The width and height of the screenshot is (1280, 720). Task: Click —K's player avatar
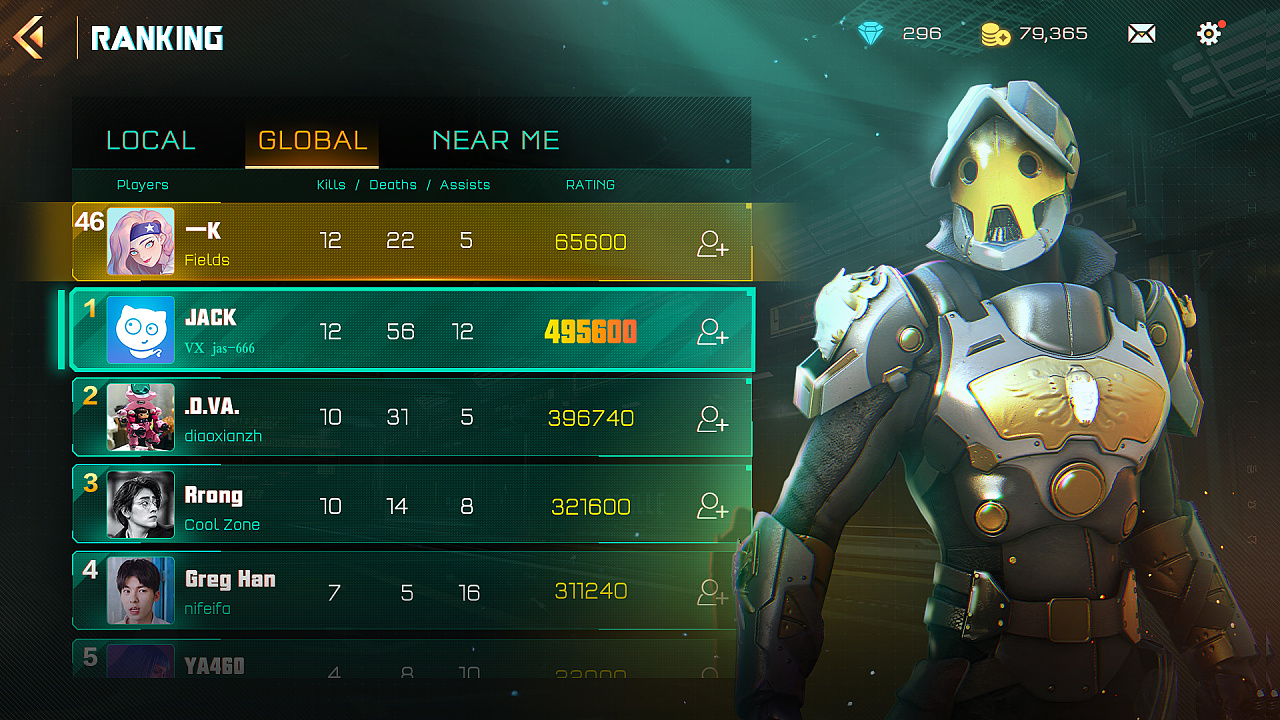(141, 241)
